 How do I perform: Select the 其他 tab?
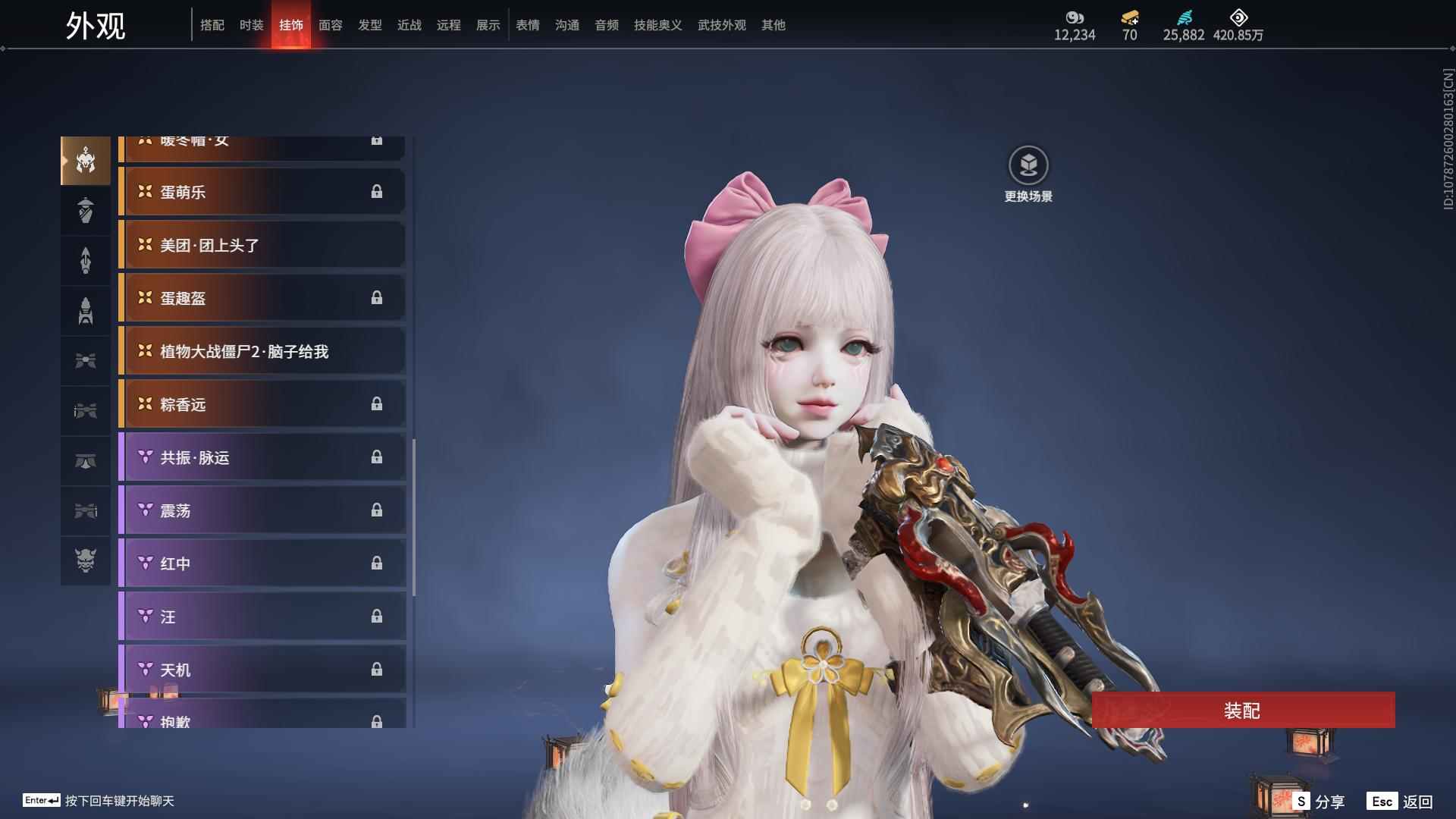[773, 25]
